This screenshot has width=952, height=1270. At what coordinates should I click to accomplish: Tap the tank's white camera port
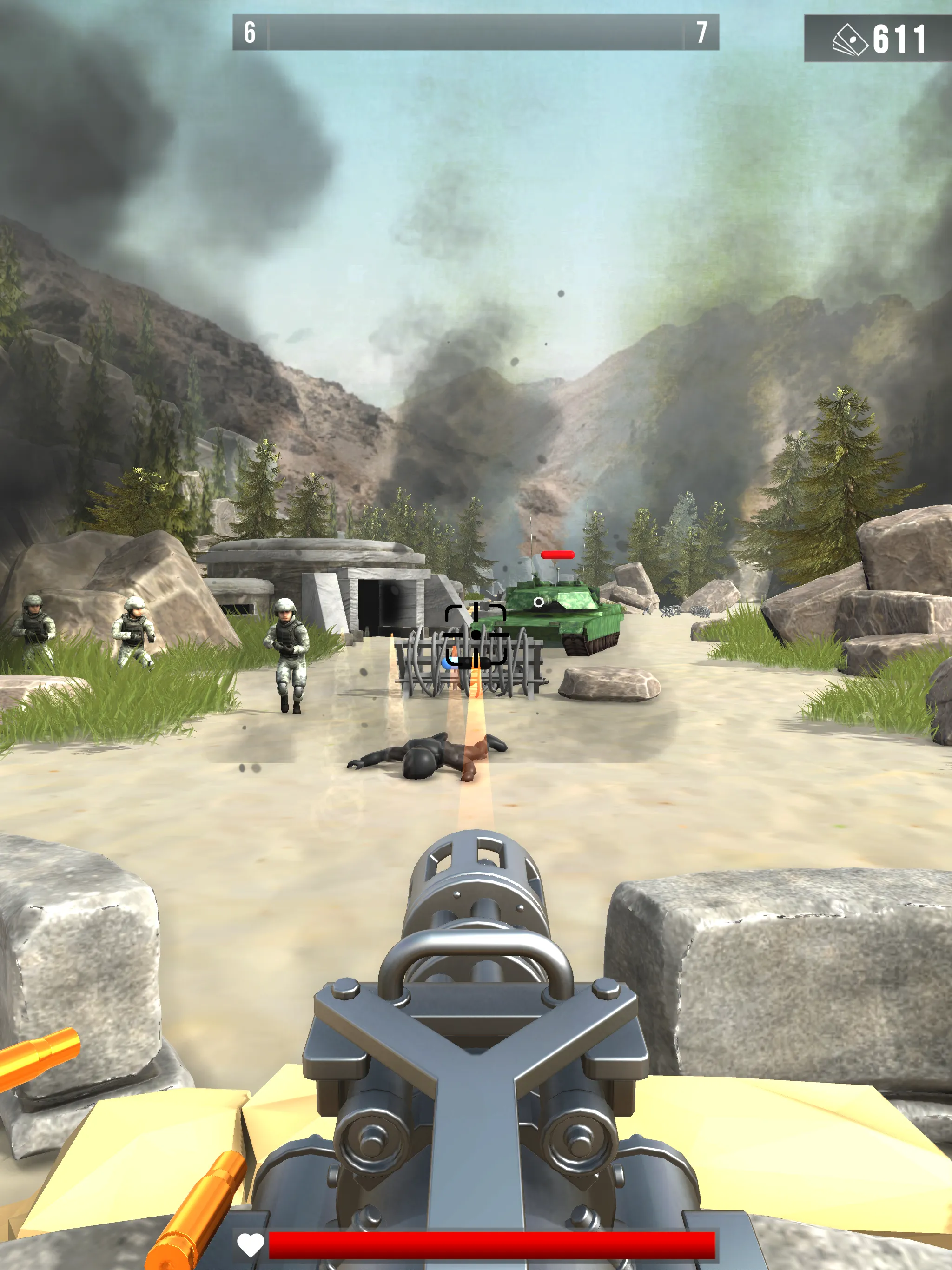point(538,602)
